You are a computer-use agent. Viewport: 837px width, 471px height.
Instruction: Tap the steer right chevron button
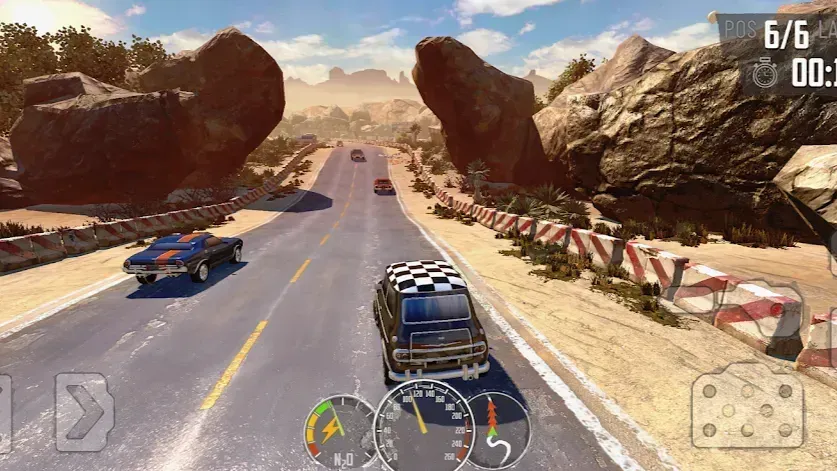click(x=83, y=412)
